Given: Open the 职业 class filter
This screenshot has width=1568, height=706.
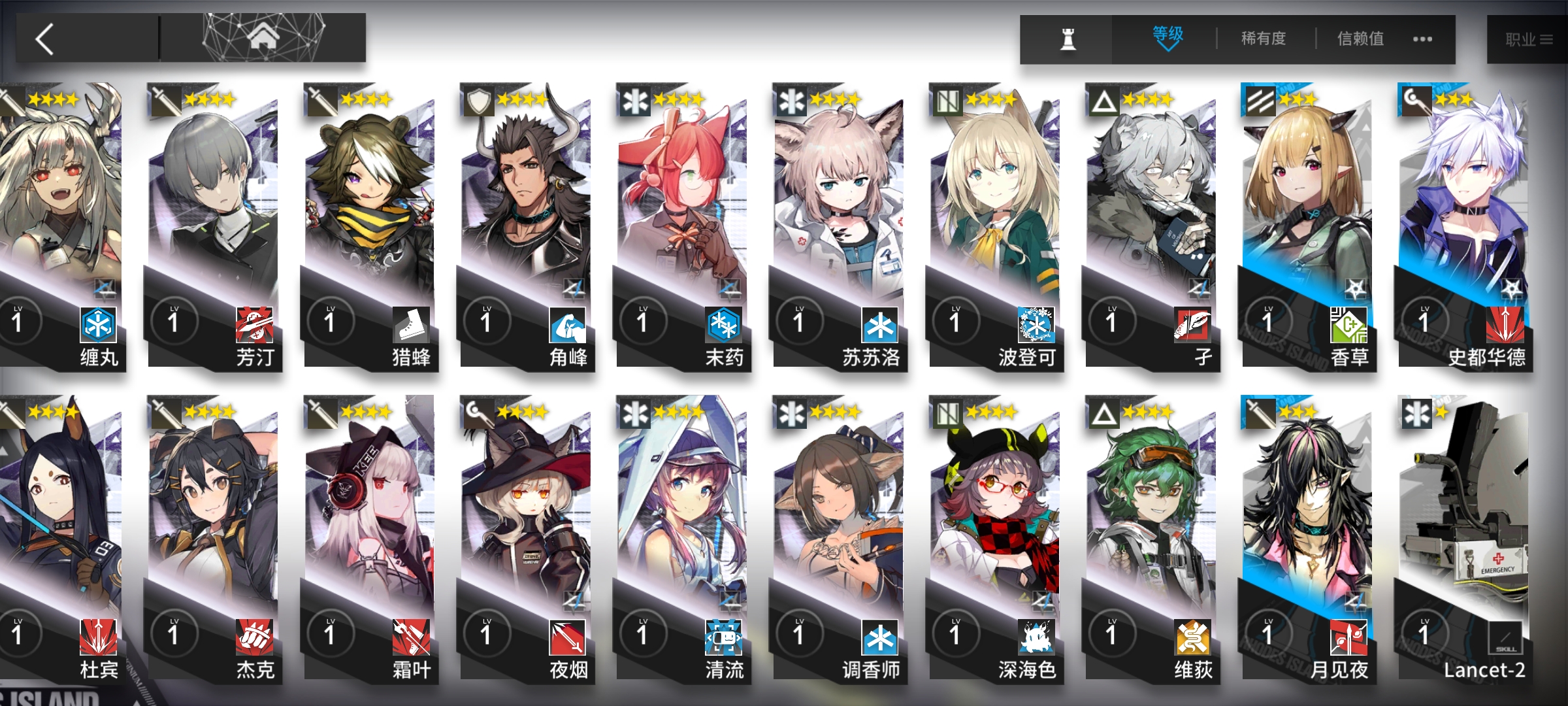Looking at the screenshot, I should click(1527, 40).
